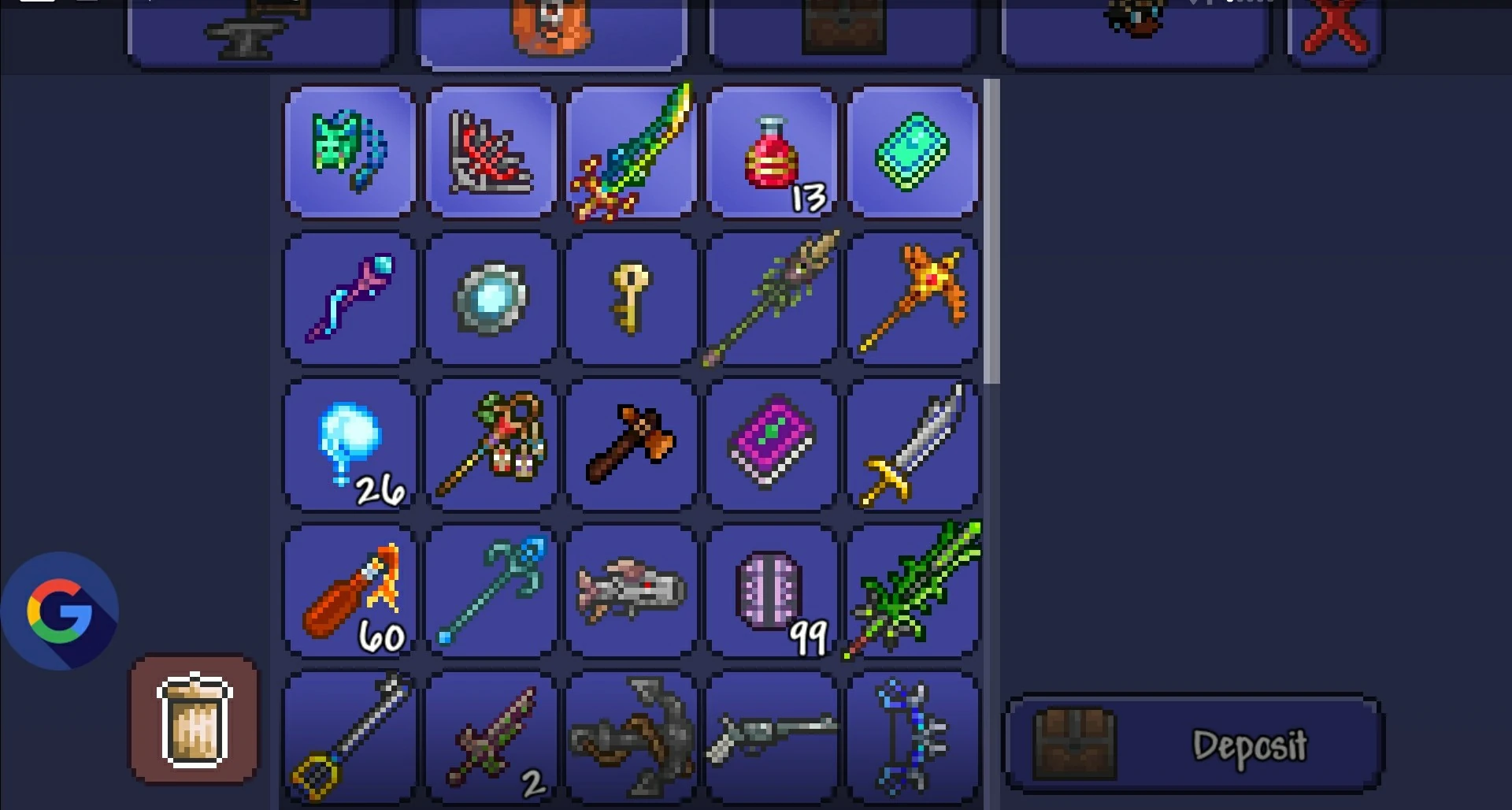The image size is (1512, 810).
Task: Select the red wings item
Action: [491, 151]
